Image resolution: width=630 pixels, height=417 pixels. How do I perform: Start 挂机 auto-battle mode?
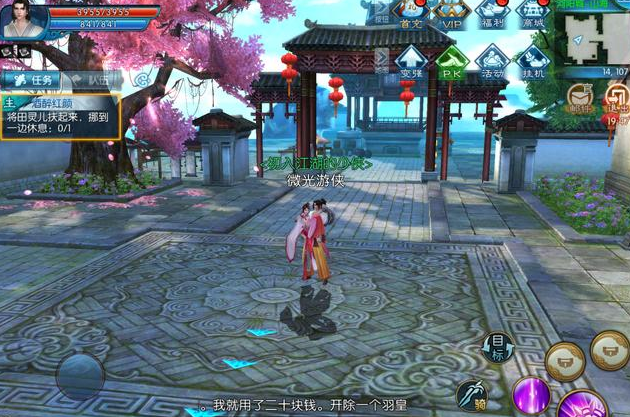(x=531, y=61)
